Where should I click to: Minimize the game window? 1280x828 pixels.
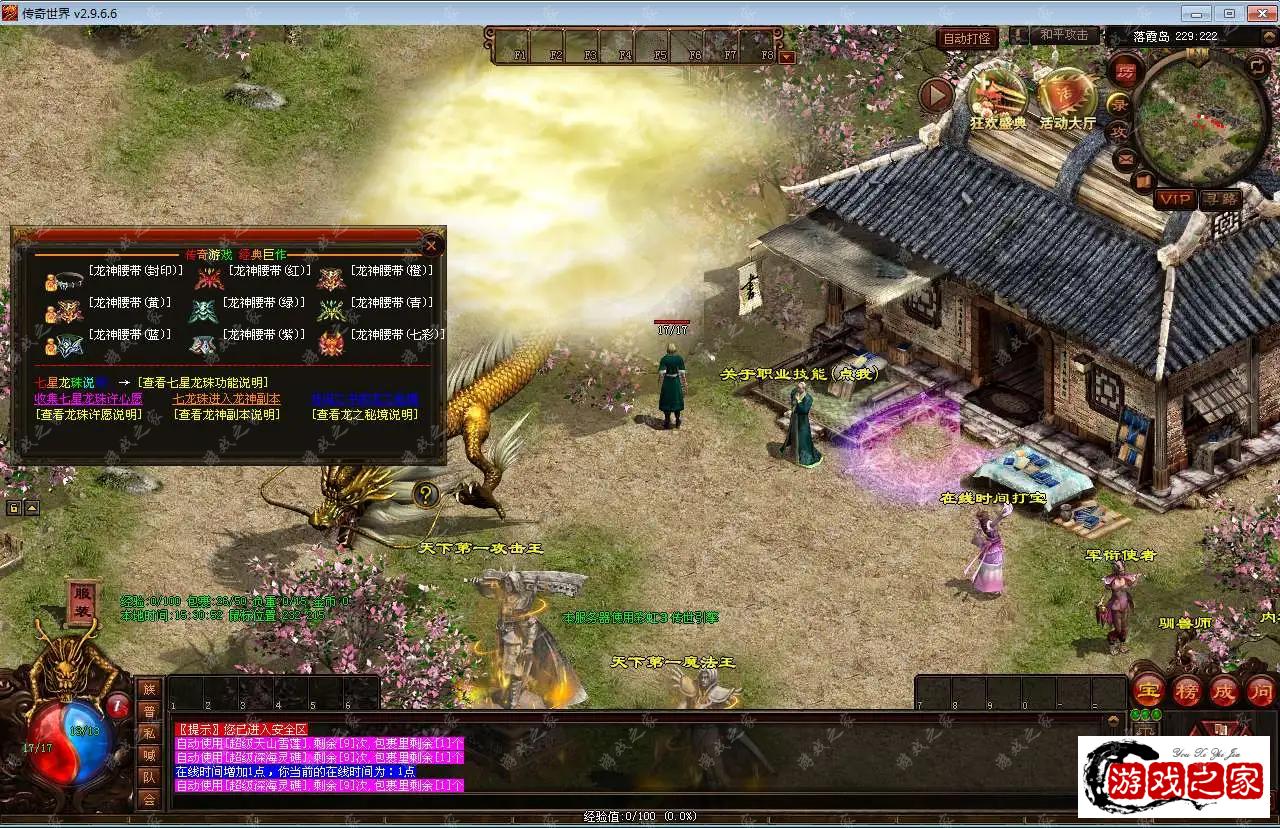[1197, 13]
